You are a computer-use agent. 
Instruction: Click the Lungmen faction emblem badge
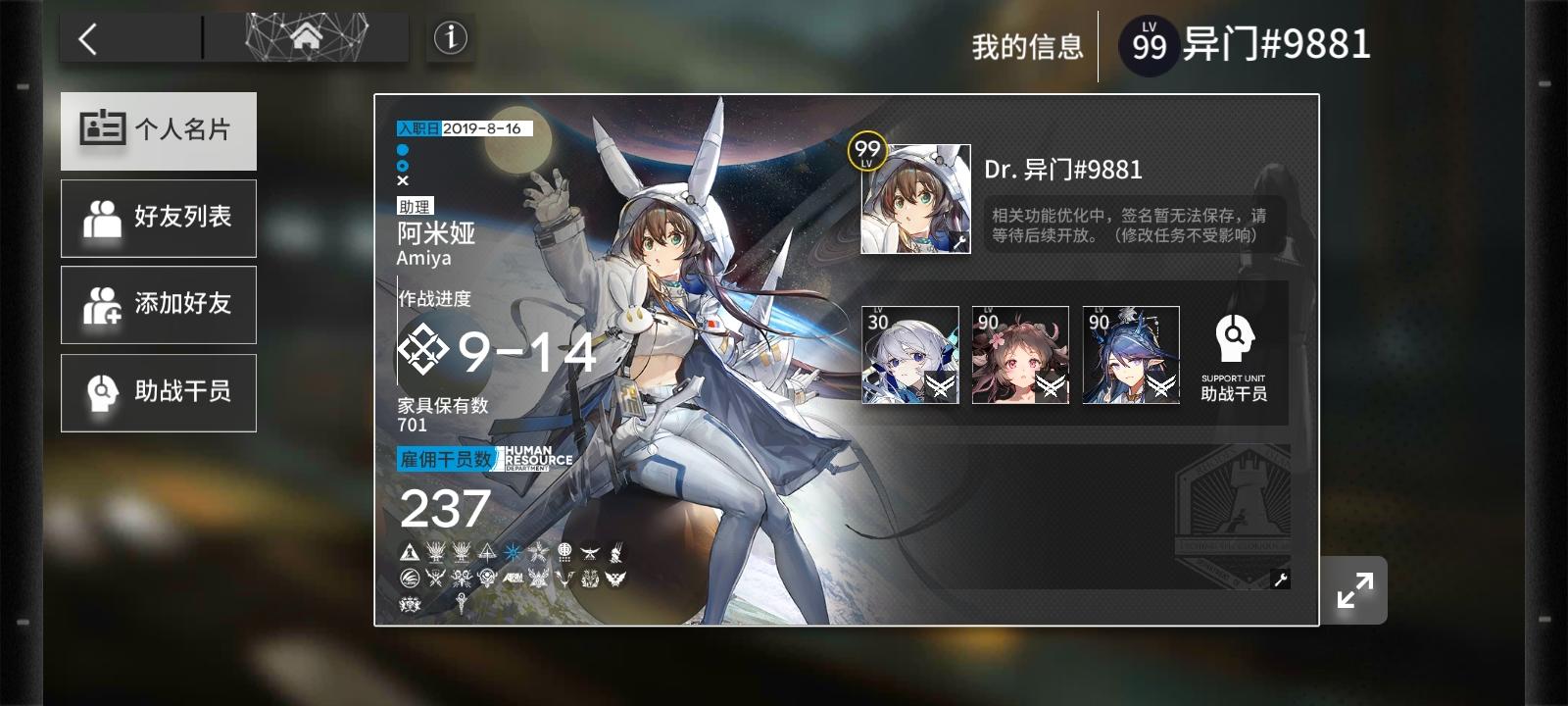565,552
